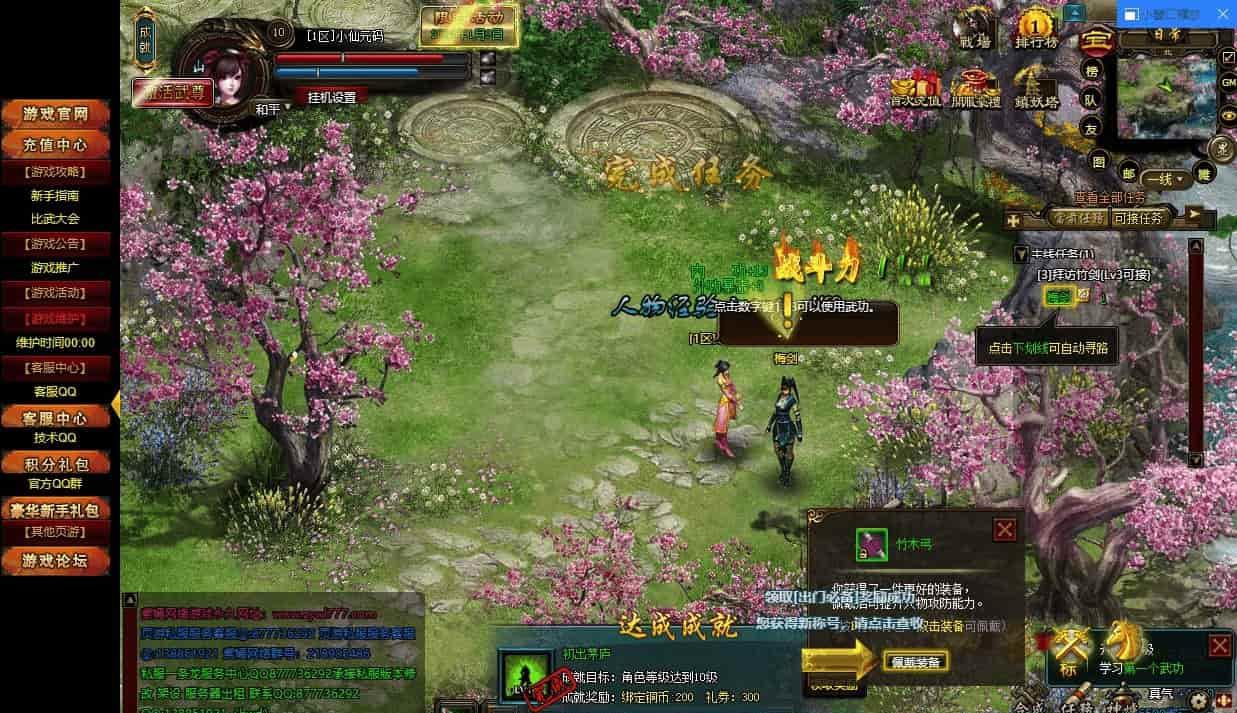This screenshot has width=1237, height=713.
Task: Claim the 积分礼包 gift pack
Action: (57, 464)
